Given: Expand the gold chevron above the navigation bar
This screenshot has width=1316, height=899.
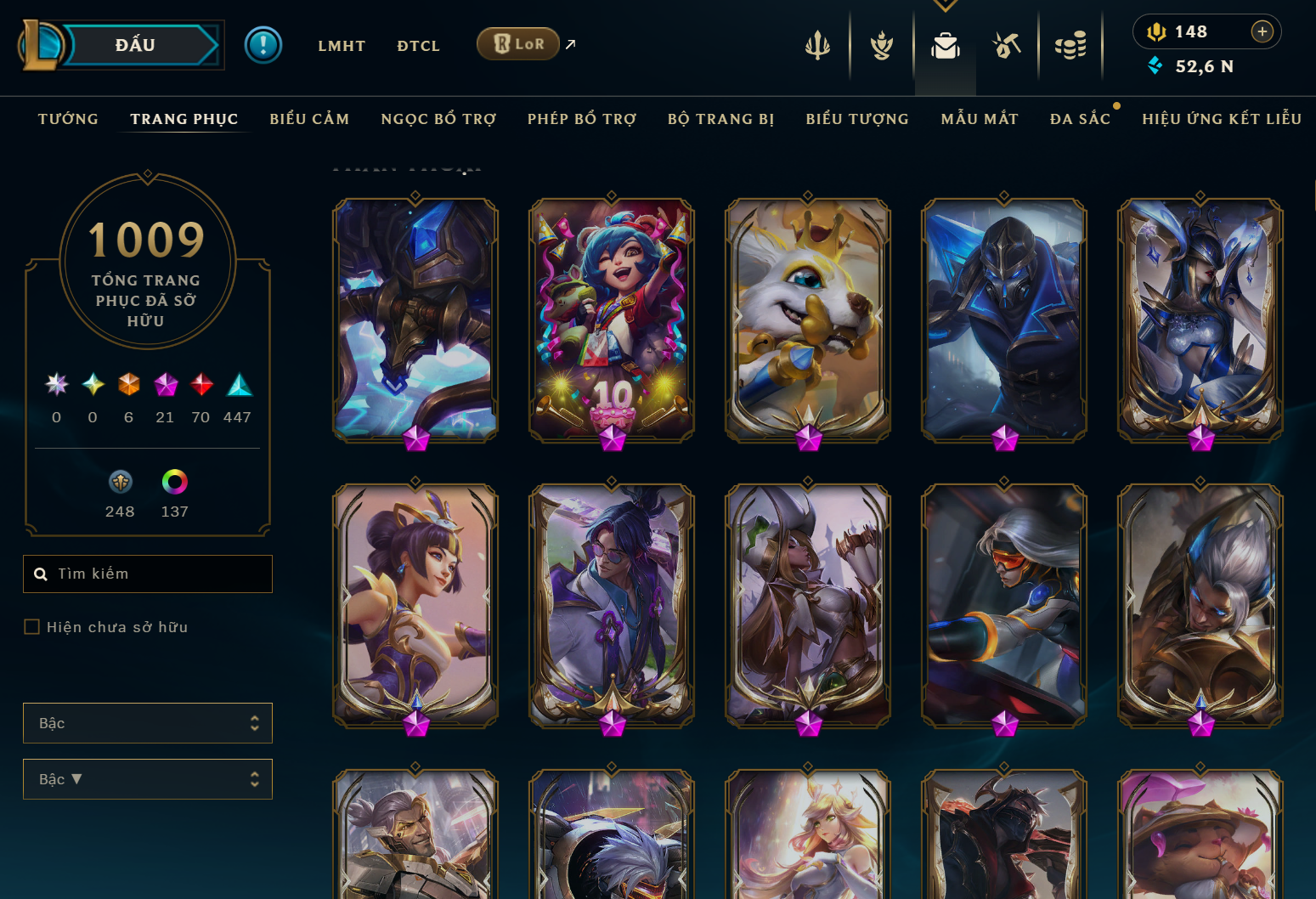Looking at the screenshot, I should coord(945,5).
